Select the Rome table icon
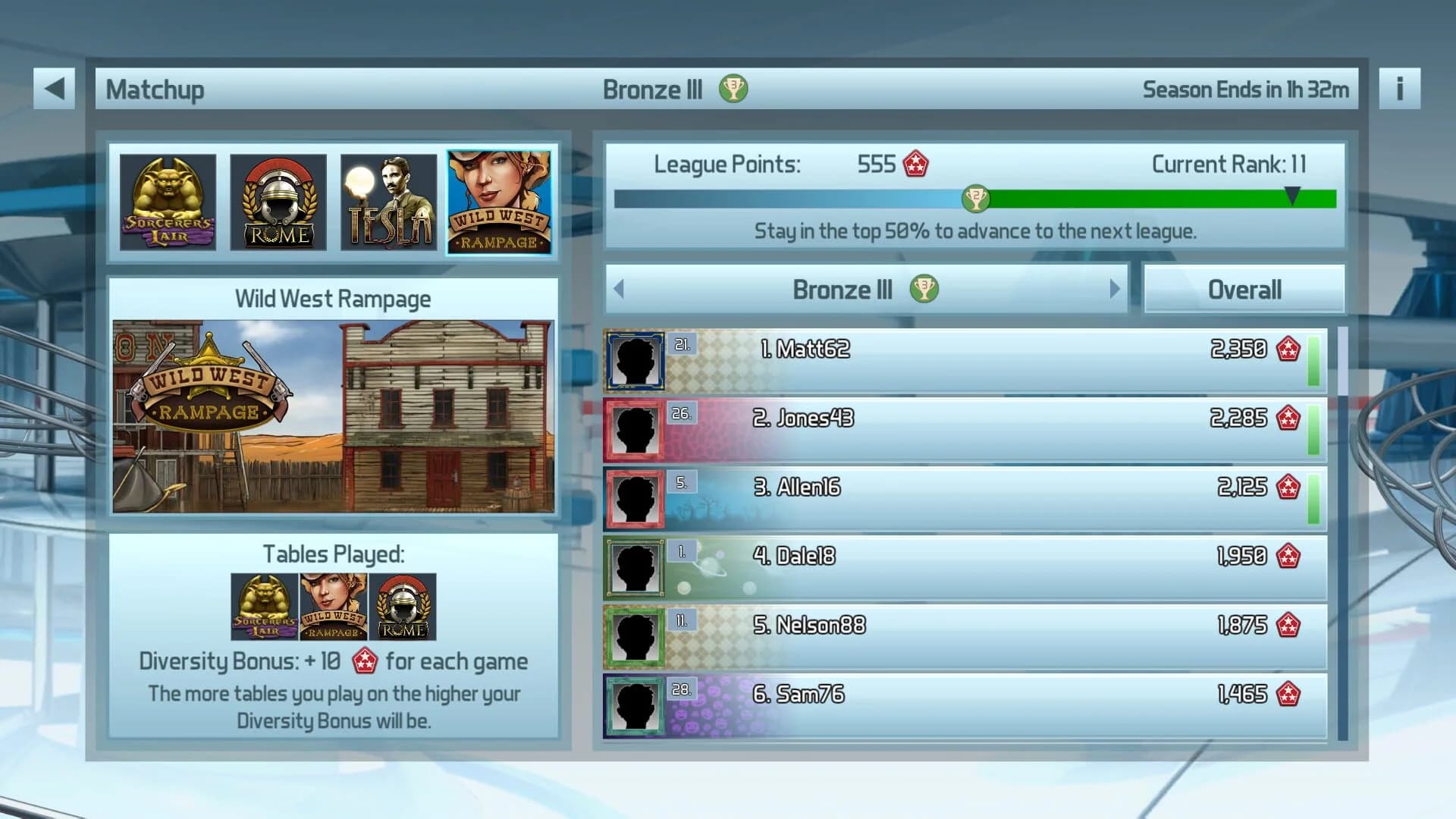Viewport: 1456px width, 819px height. click(x=278, y=202)
